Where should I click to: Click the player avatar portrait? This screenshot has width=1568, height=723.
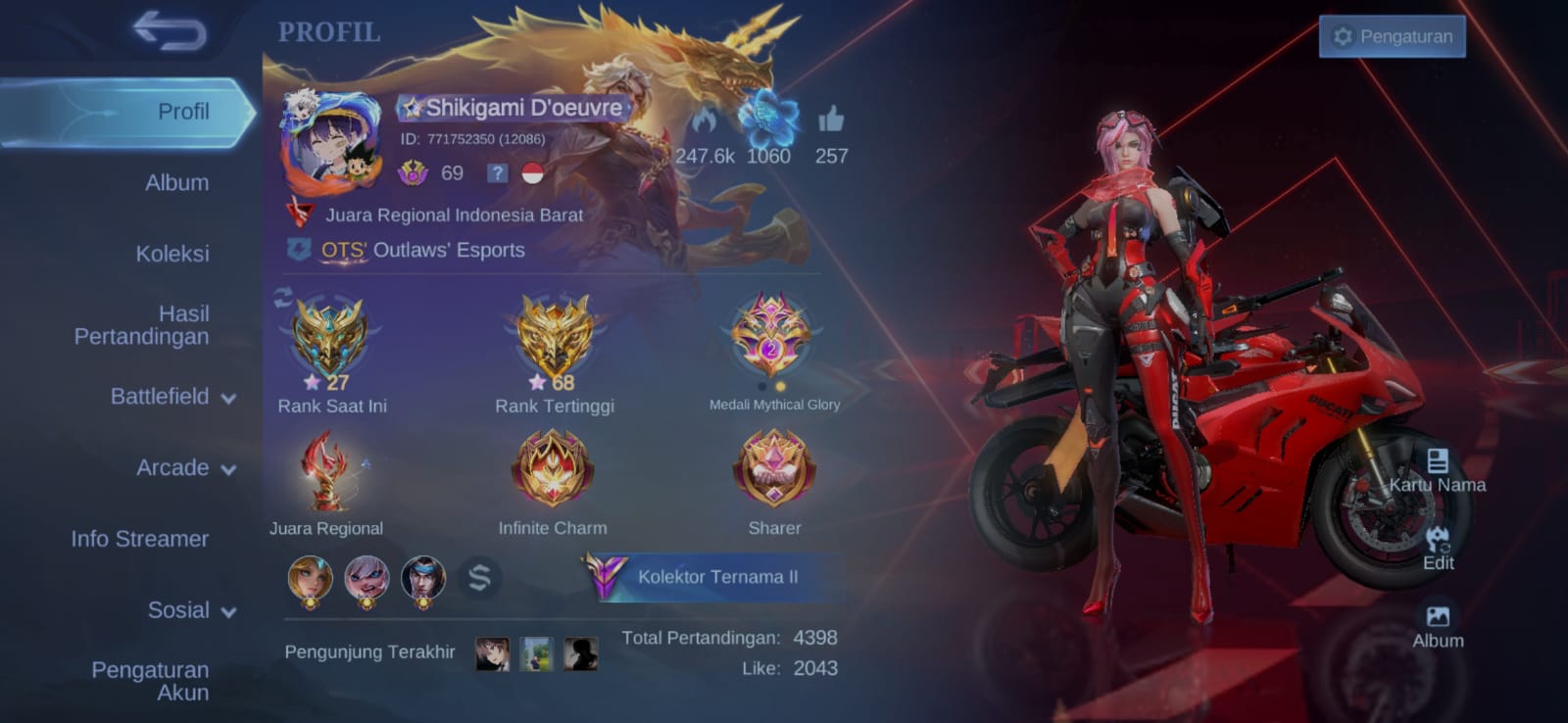tap(331, 144)
